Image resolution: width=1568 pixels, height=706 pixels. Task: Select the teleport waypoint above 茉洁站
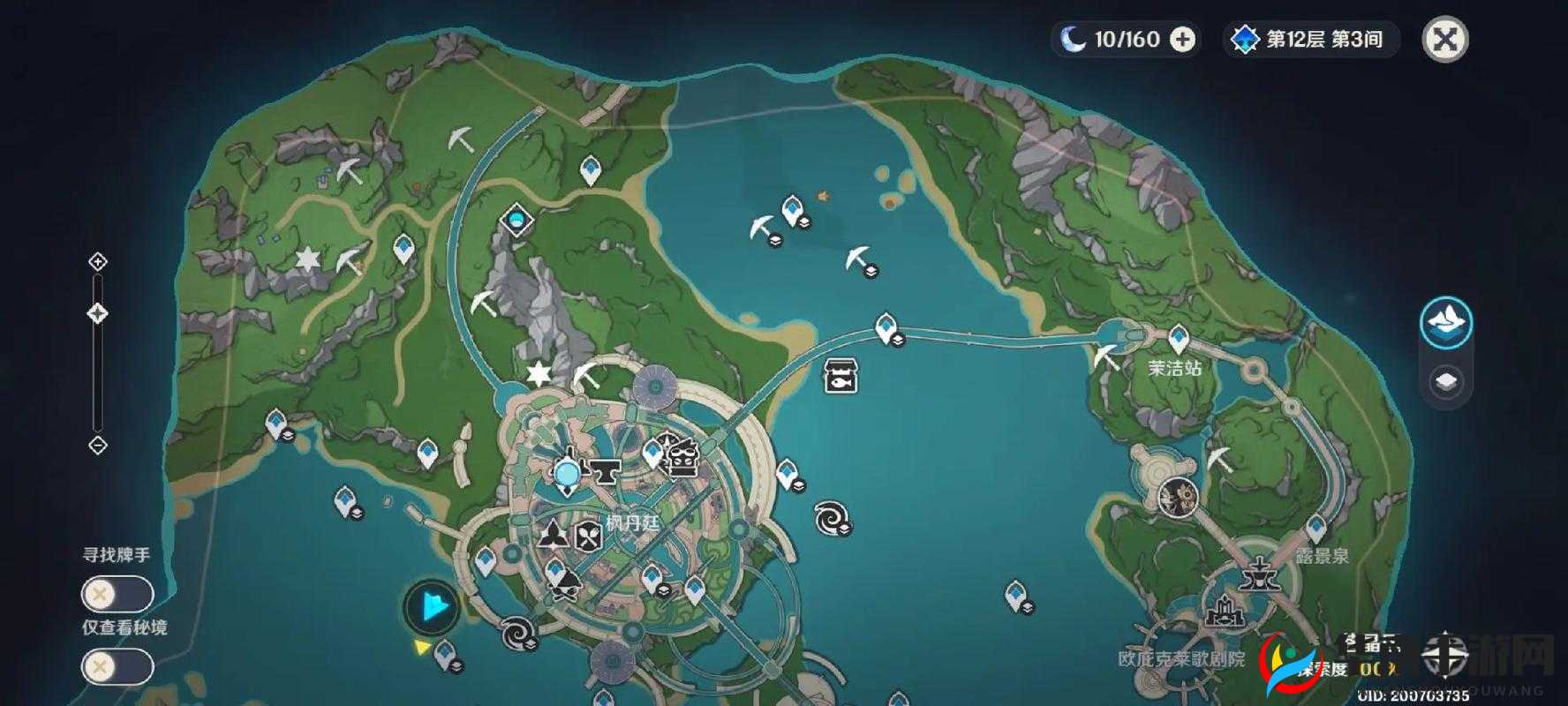coord(1178,338)
